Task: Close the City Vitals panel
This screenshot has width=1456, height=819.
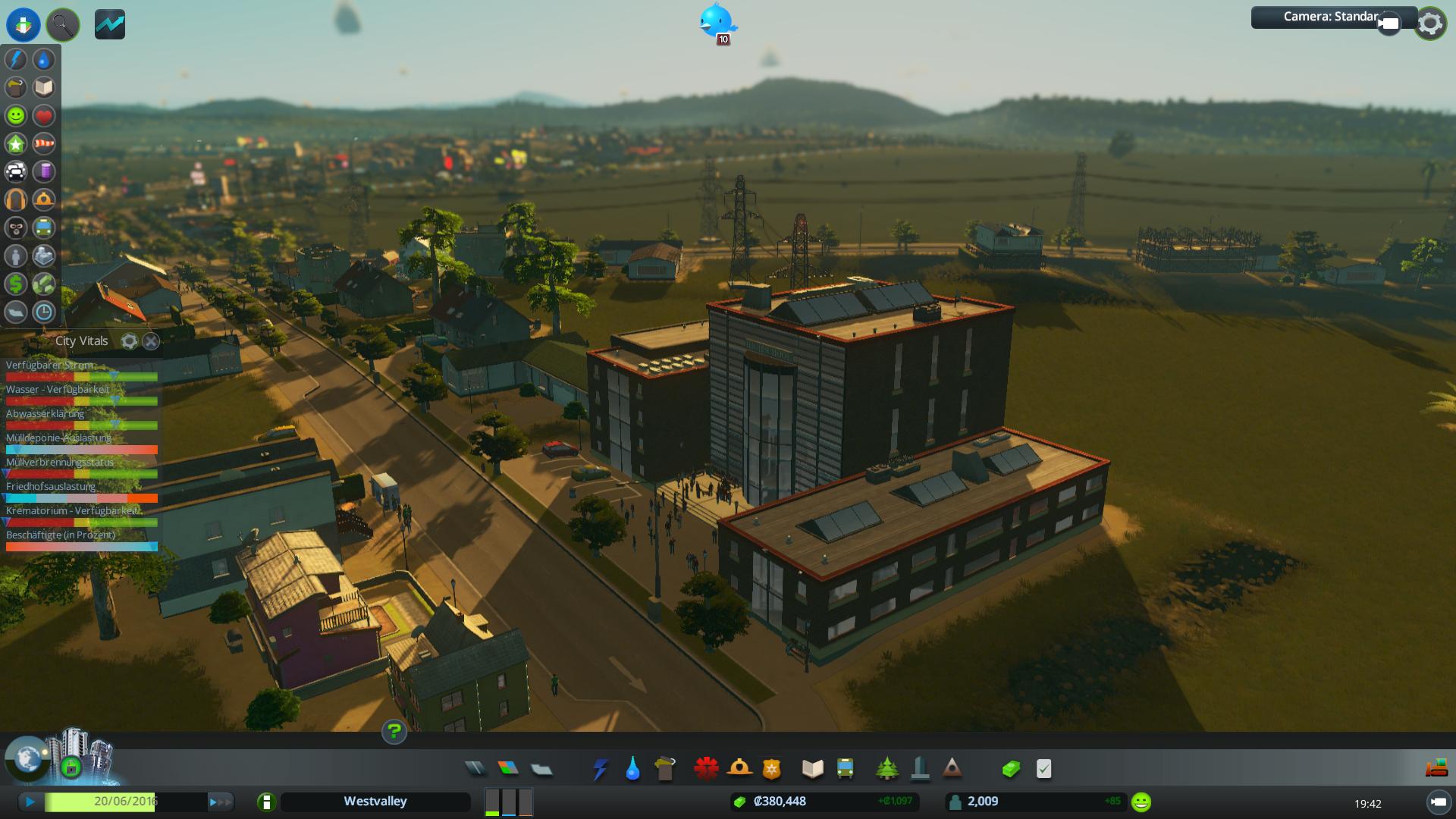Action: [151, 341]
